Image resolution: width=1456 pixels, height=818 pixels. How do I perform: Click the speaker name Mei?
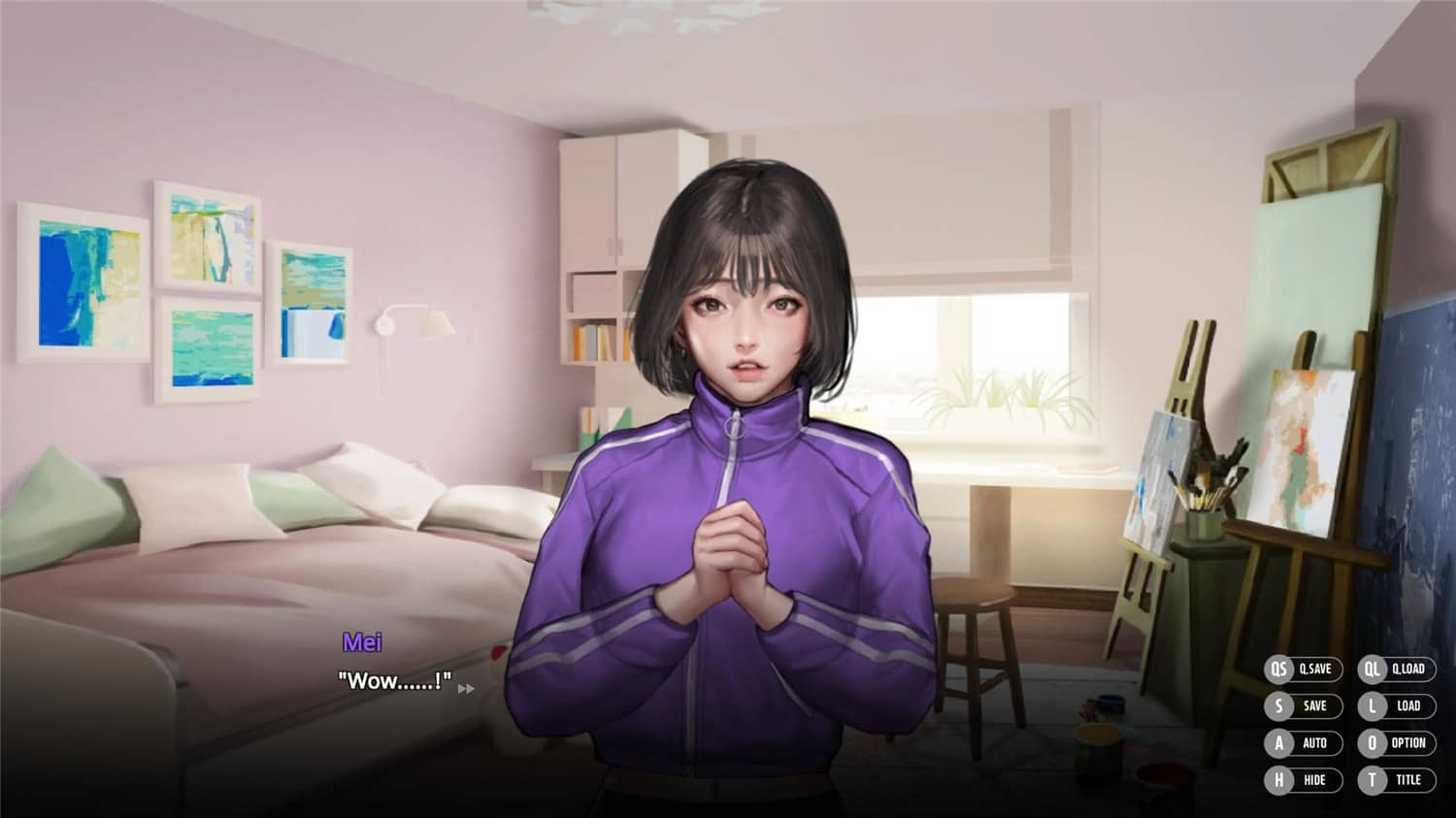pos(364,641)
